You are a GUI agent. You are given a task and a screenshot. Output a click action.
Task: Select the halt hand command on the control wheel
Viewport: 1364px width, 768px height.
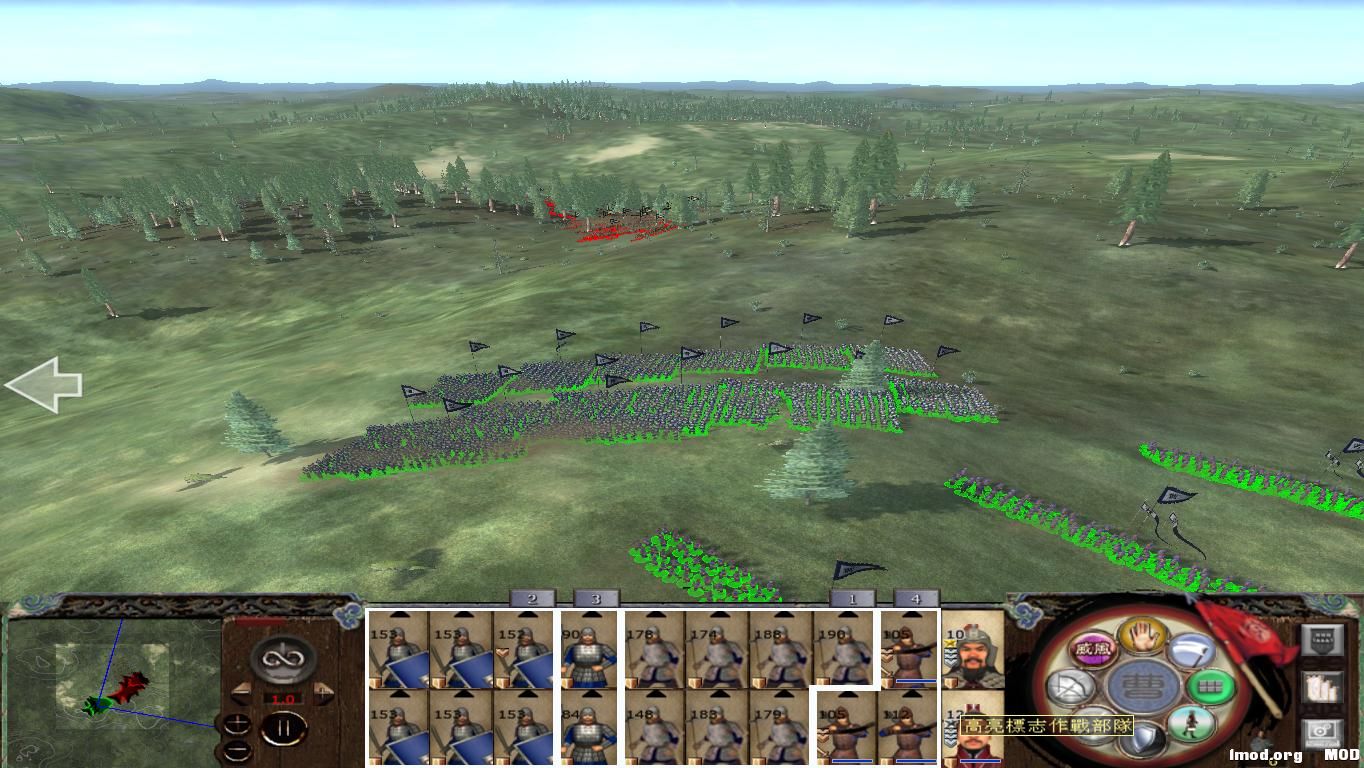(x=1143, y=638)
